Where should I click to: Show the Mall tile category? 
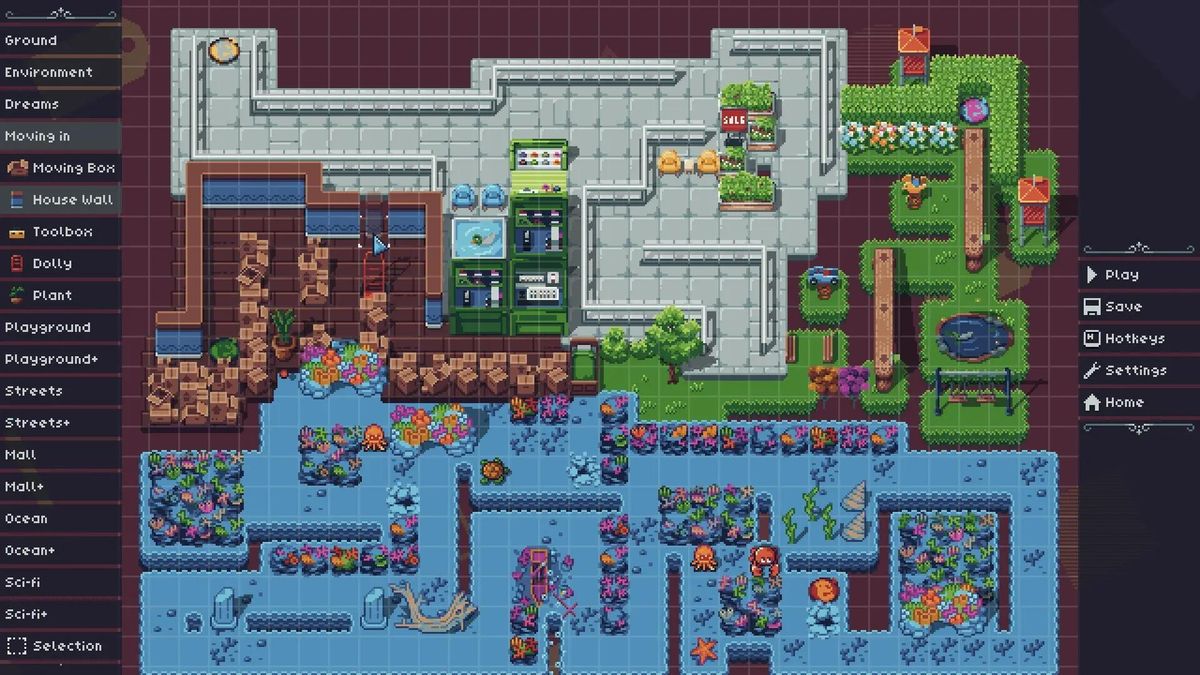[x=20, y=455]
